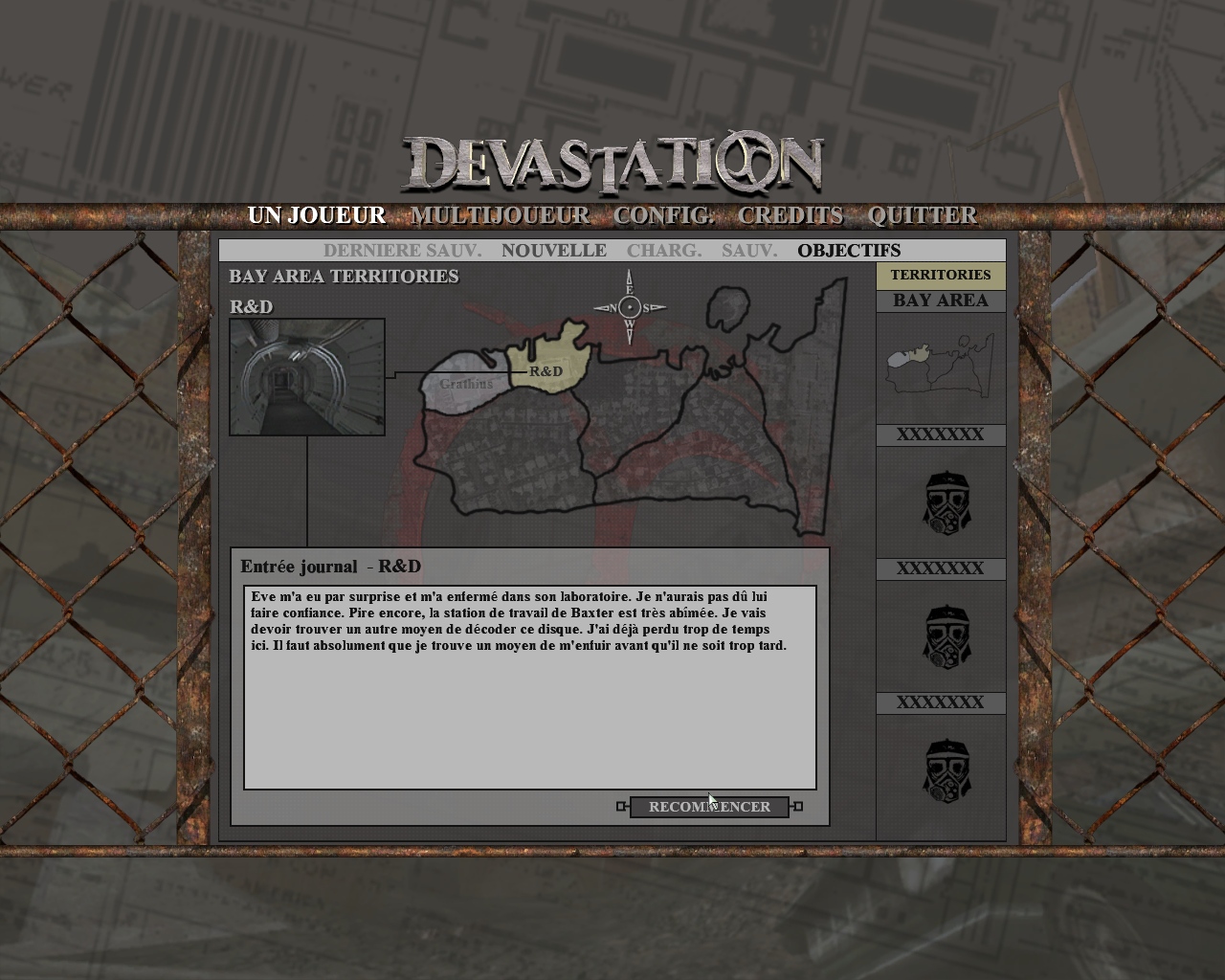
Task: Pick the Grathius region on the map
Action: tap(461, 383)
